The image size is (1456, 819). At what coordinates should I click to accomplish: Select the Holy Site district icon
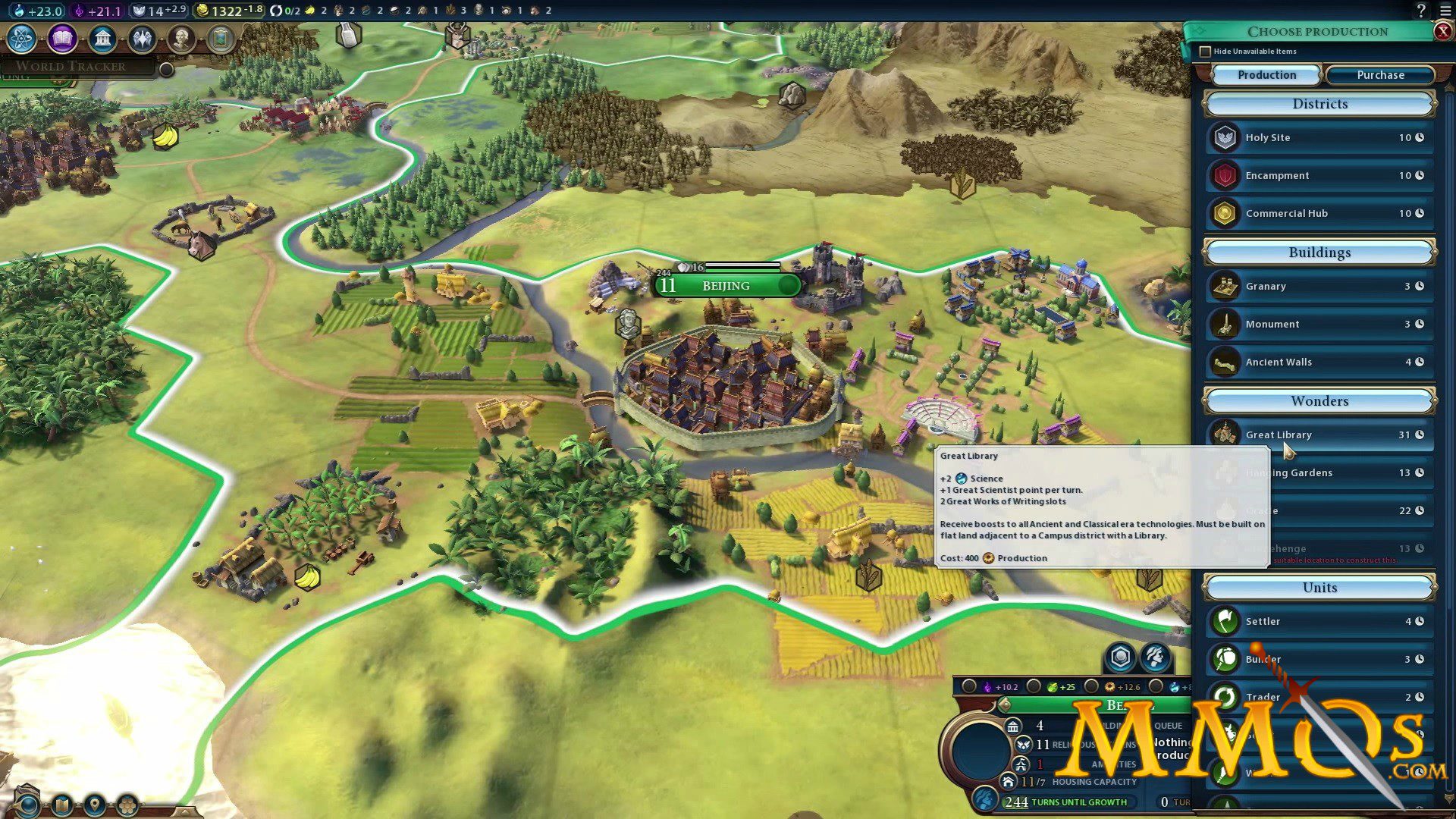click(x=1225, y=137)
